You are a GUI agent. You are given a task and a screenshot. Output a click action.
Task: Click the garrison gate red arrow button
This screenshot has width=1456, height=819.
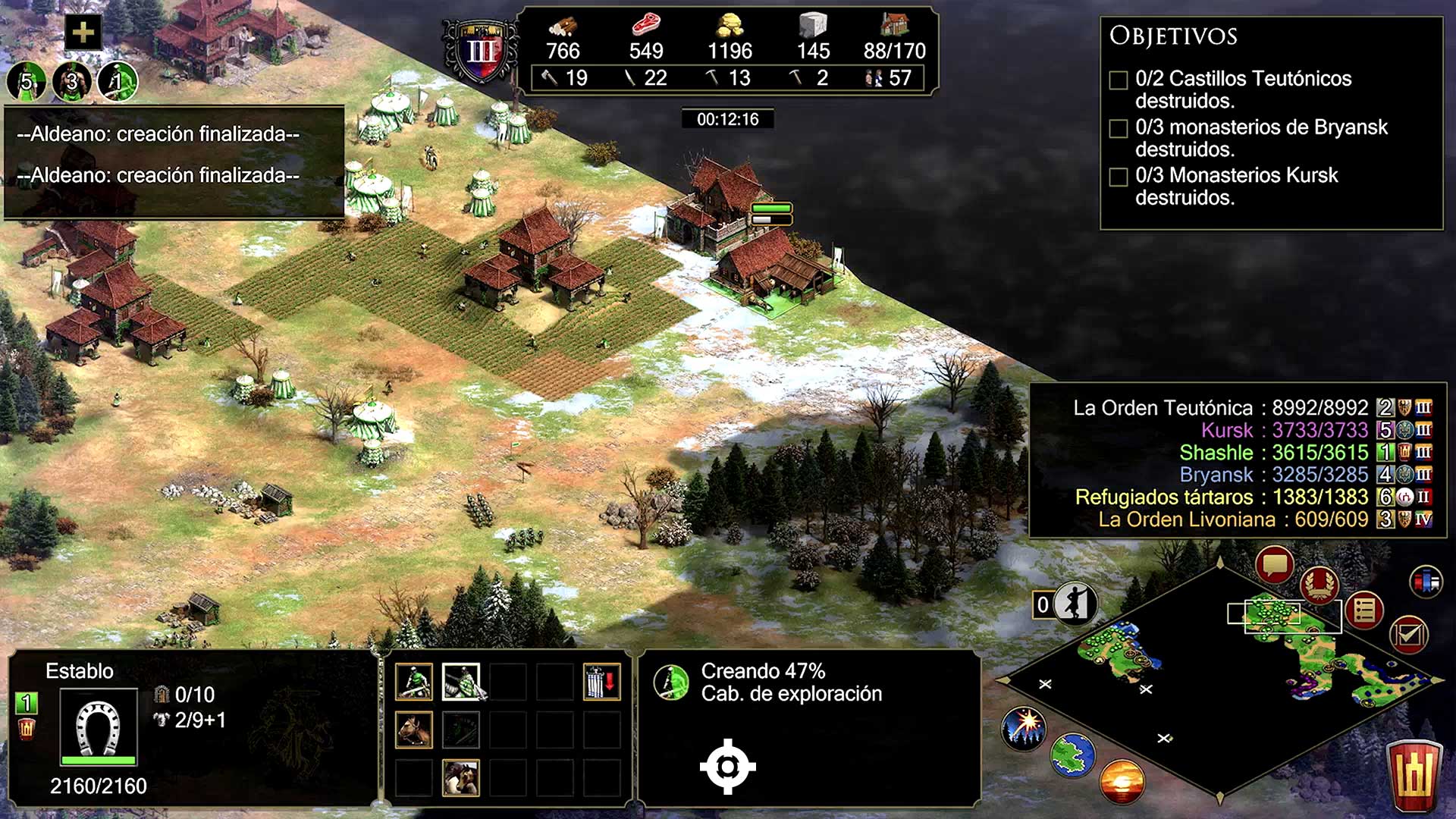(602, 682)
